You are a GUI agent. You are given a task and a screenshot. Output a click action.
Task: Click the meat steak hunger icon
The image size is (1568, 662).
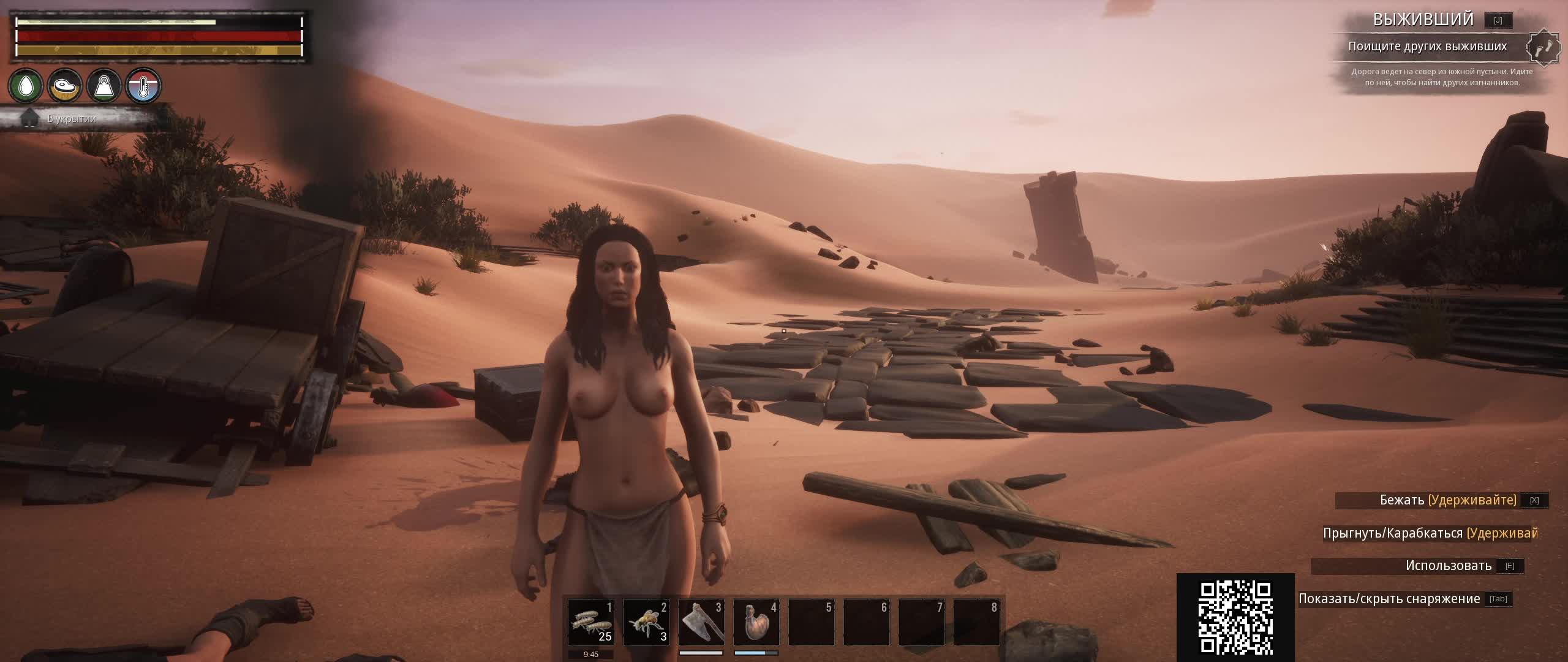tap(65, 86)
